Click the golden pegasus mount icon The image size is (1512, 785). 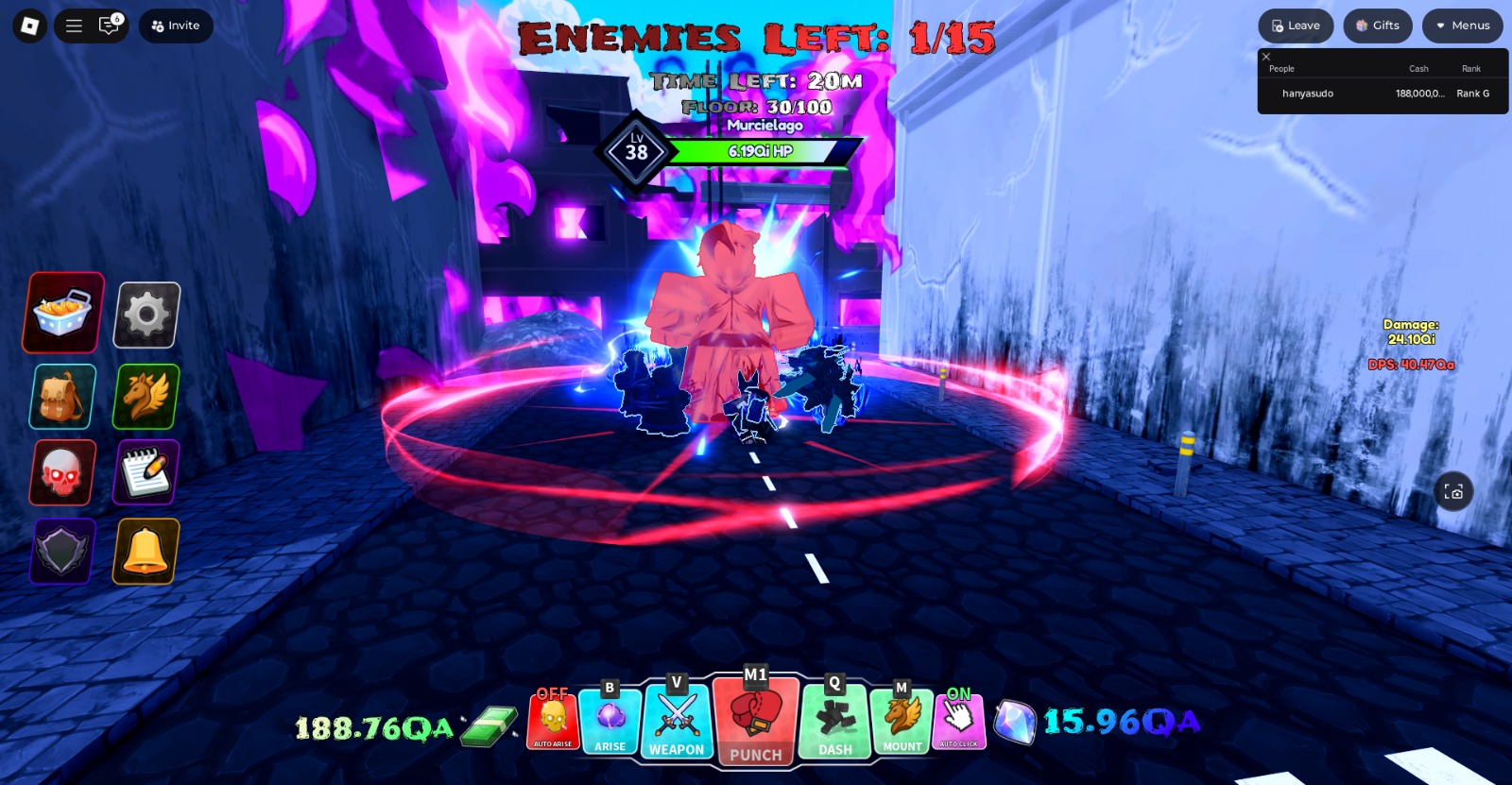pos(144,396)
